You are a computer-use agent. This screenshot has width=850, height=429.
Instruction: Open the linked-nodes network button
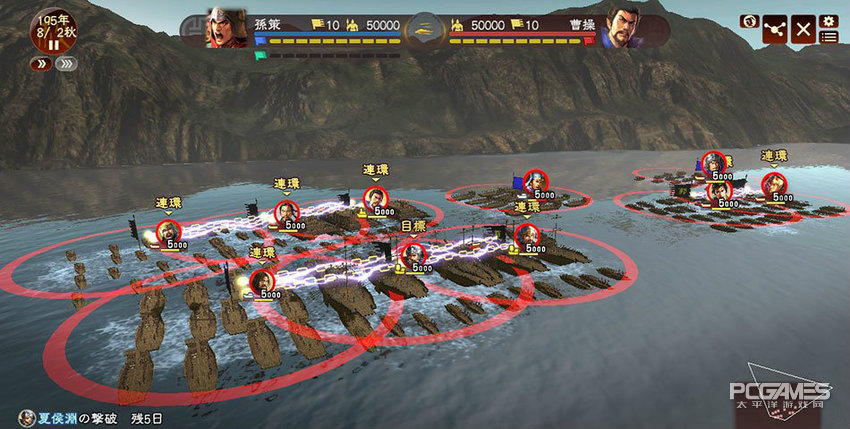[x=775, y=29]
